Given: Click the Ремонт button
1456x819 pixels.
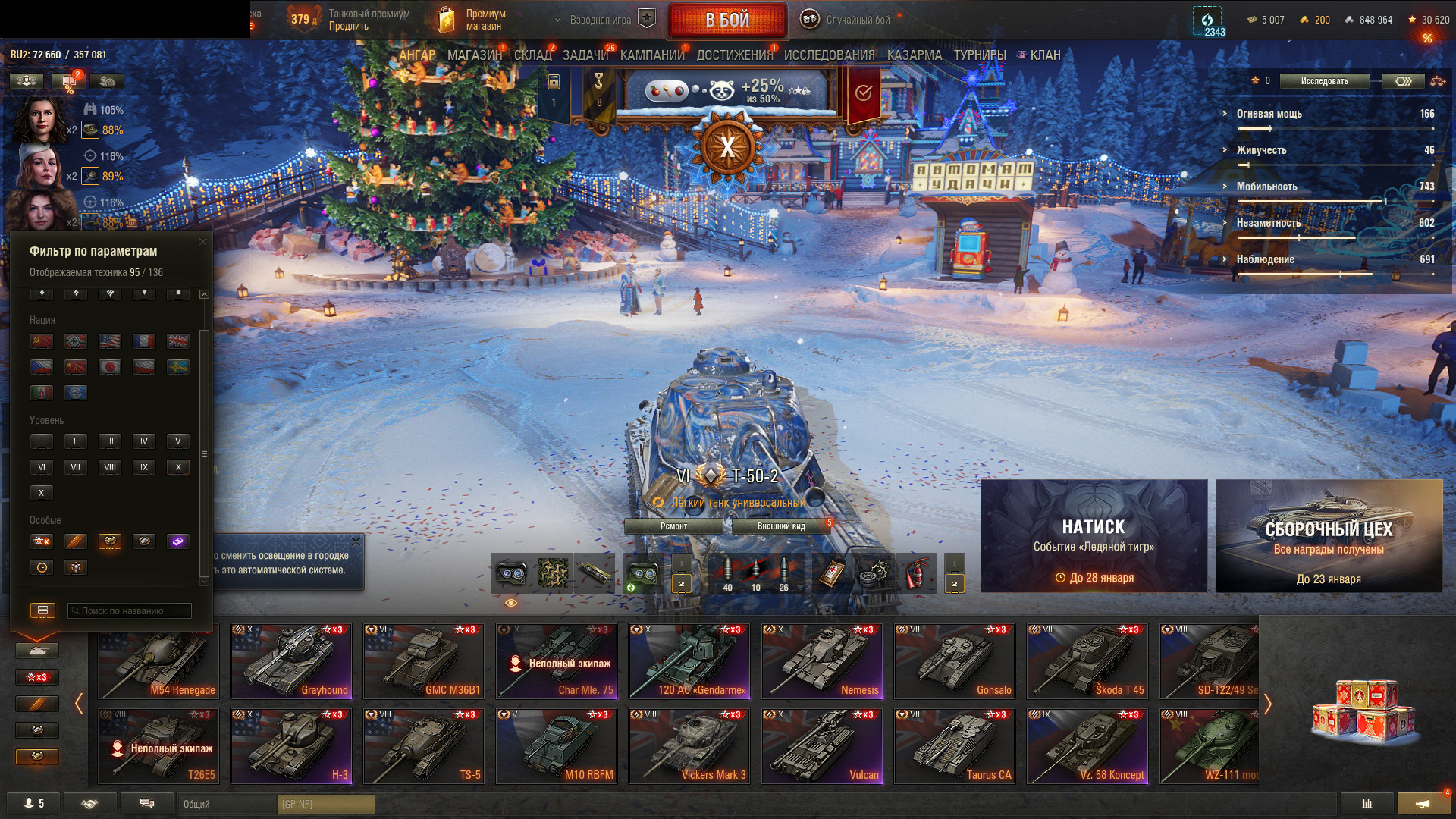Looking at the screenshot, I should coord(673,526).
